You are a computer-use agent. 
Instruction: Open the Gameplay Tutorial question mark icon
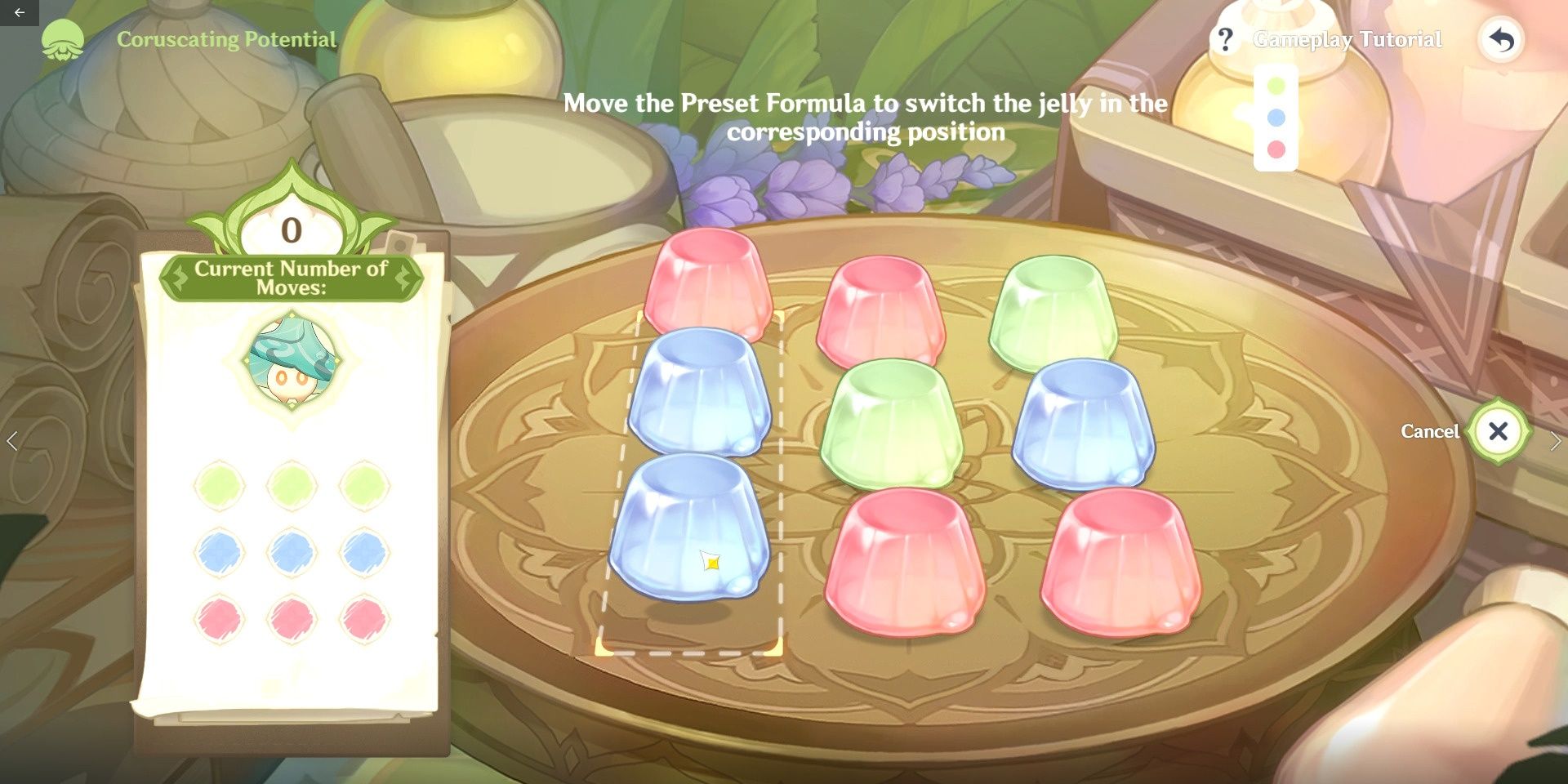pyautogui.click(x=1227, y=38)
